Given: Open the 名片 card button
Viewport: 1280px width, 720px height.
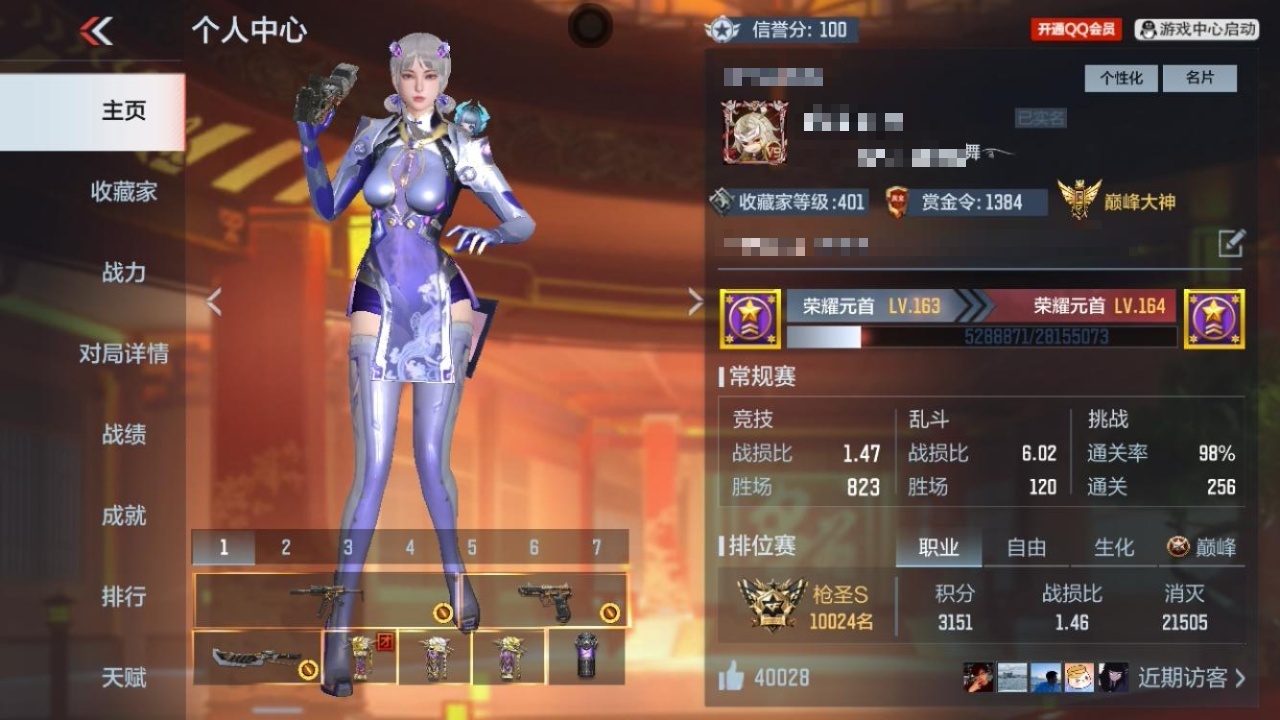Looking at the screenshot, I should pyautogui.click(x=1199, y=78).
